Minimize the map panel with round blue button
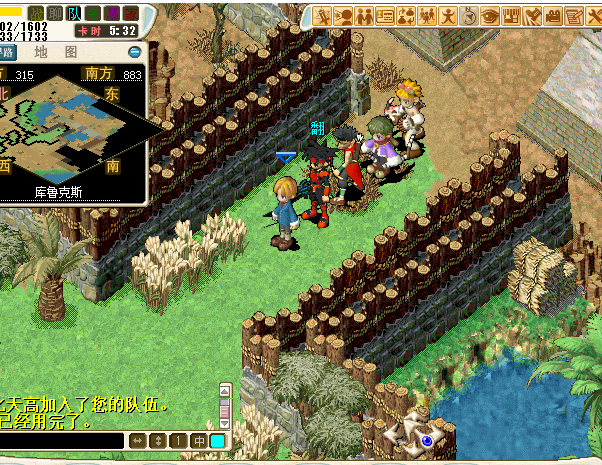602x465 pixels. 134,52
